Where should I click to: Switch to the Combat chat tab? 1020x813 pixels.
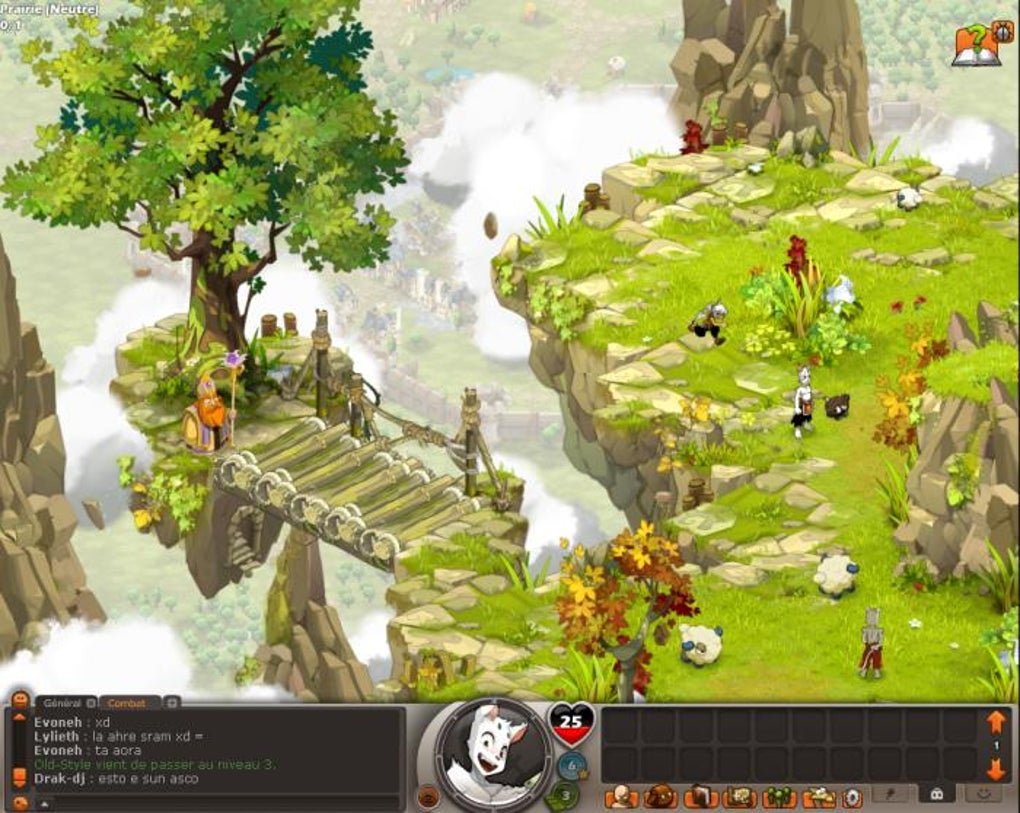pos(127,703)
